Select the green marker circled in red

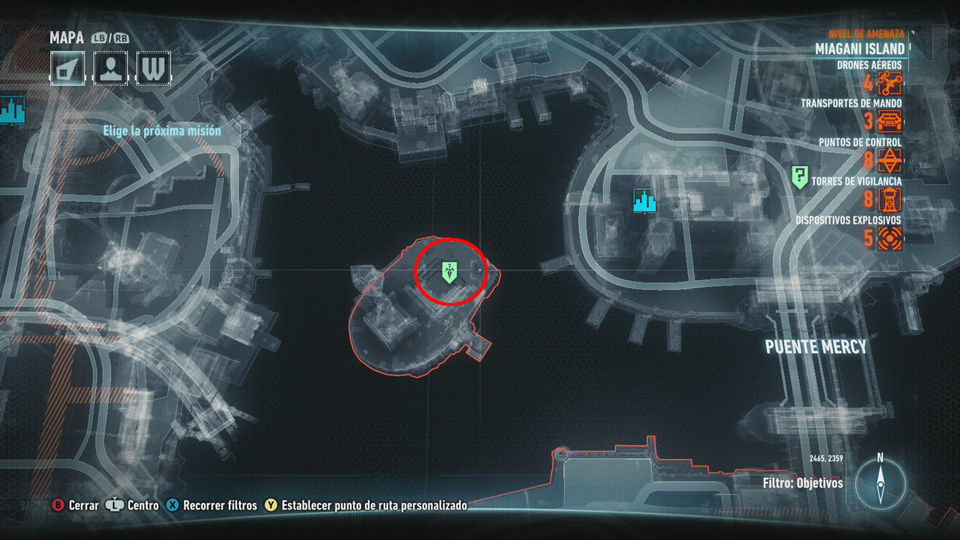point(450,269)
